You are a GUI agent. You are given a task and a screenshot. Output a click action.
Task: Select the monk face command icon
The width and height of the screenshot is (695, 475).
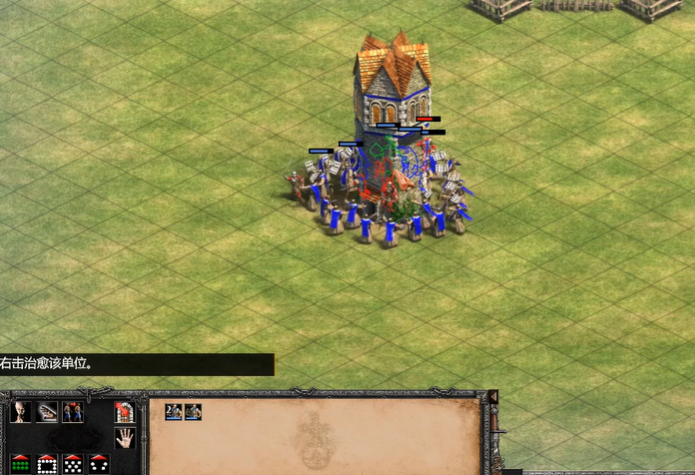coord(21,411)
